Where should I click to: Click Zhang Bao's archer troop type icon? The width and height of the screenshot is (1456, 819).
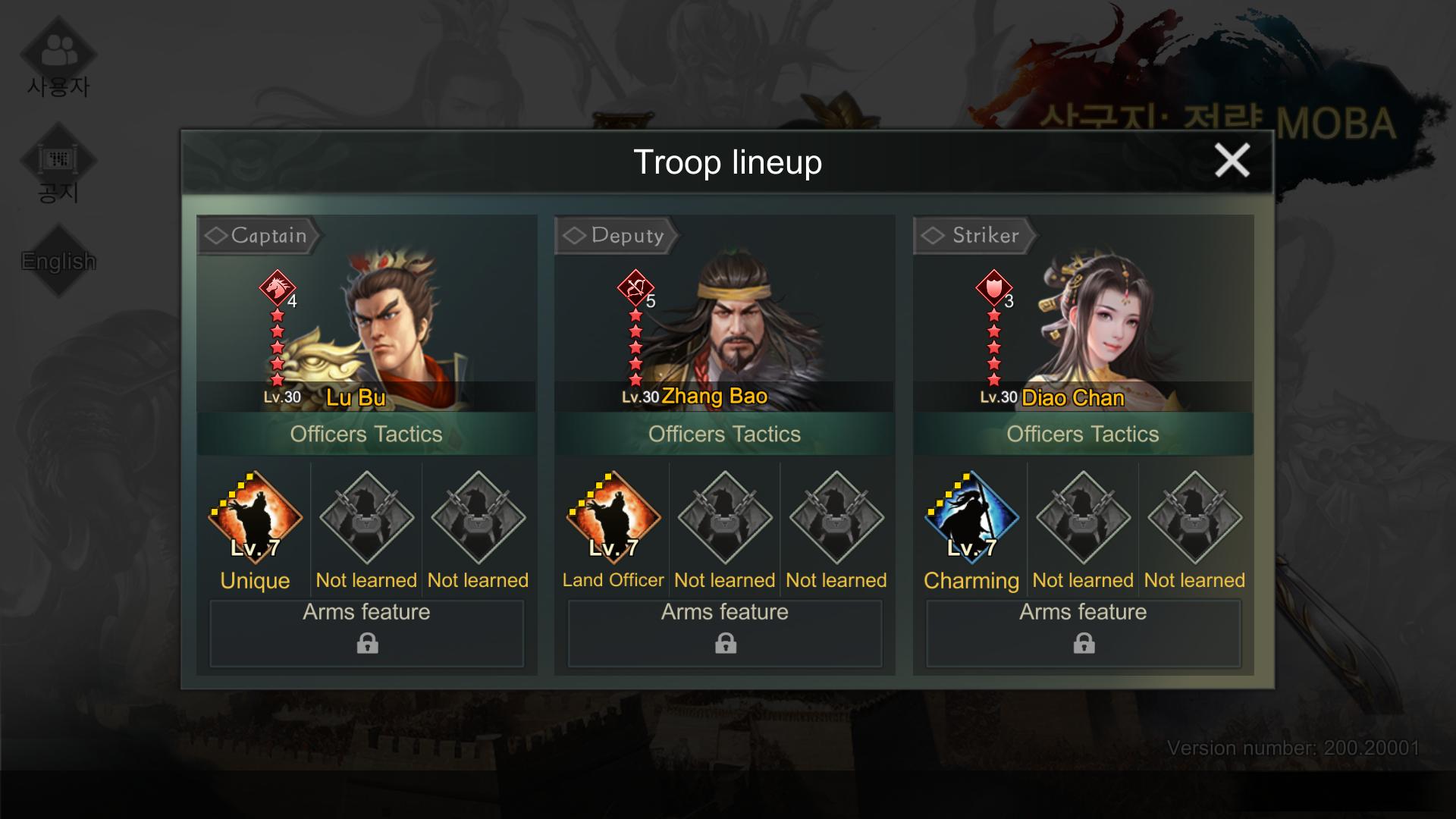635,287
